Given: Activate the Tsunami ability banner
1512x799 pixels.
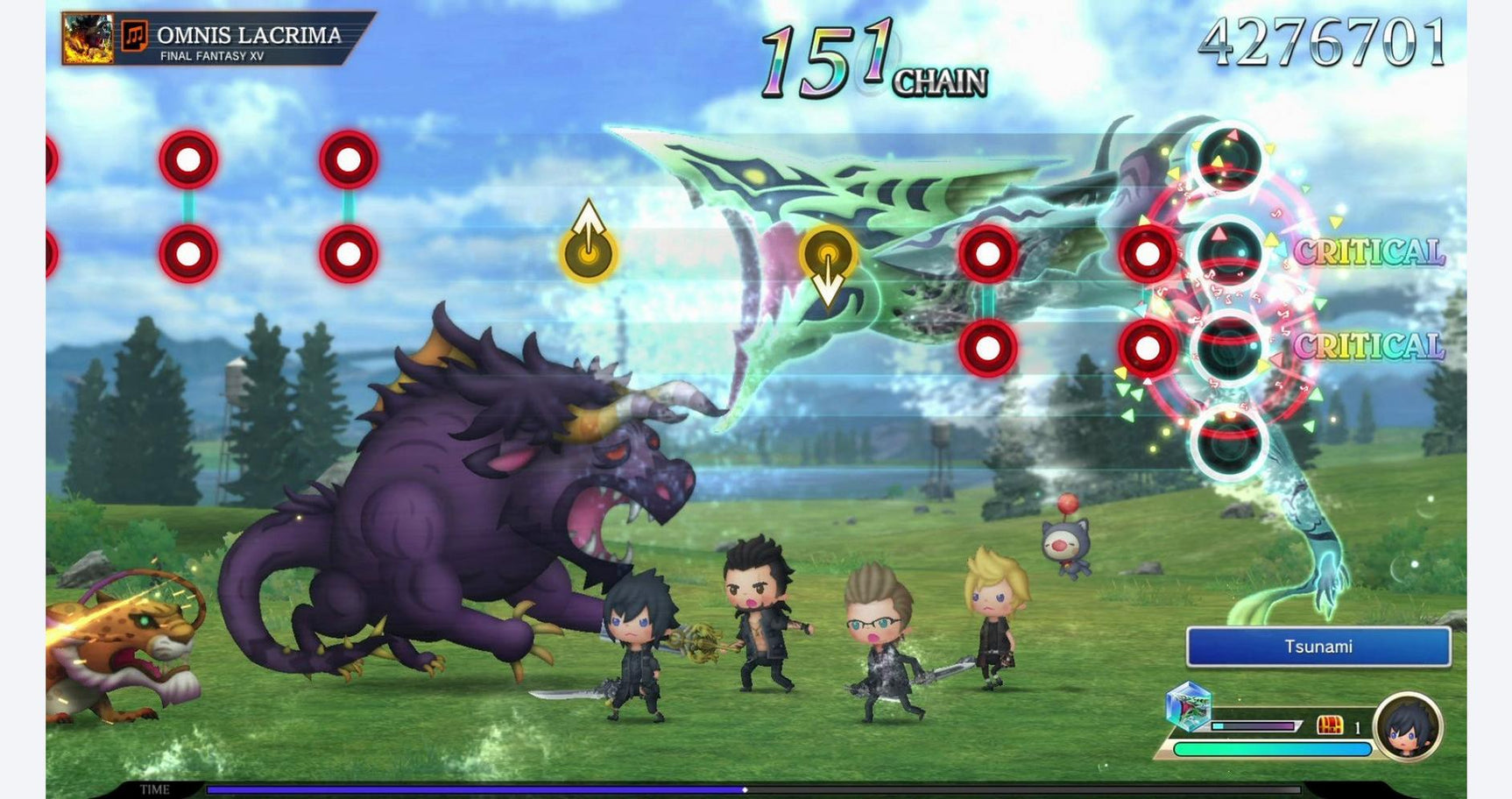Looking at the screenshot, I should 1318,647.
